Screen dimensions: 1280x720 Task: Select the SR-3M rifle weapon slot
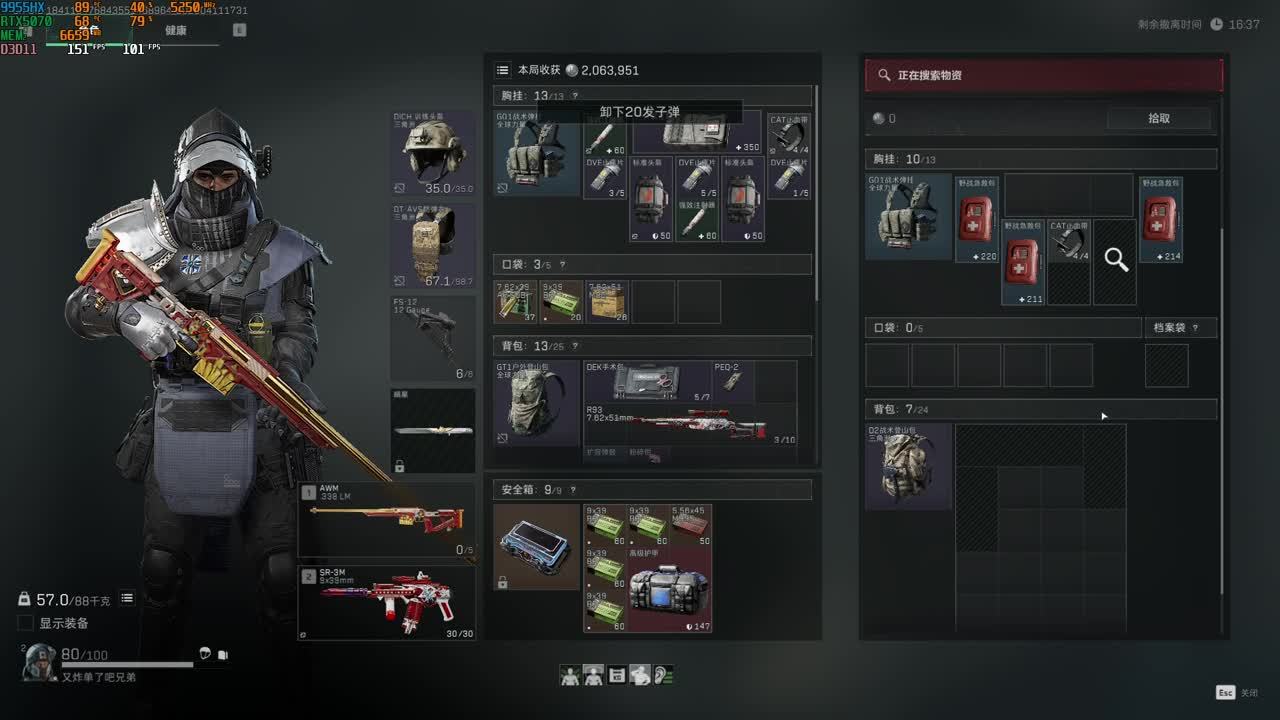(386, 603)
